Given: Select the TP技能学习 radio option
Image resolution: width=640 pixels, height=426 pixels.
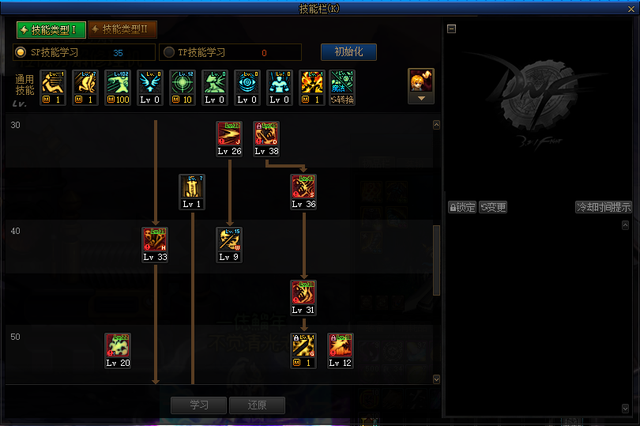Looking at the screenshot, I should coord(169,52).
